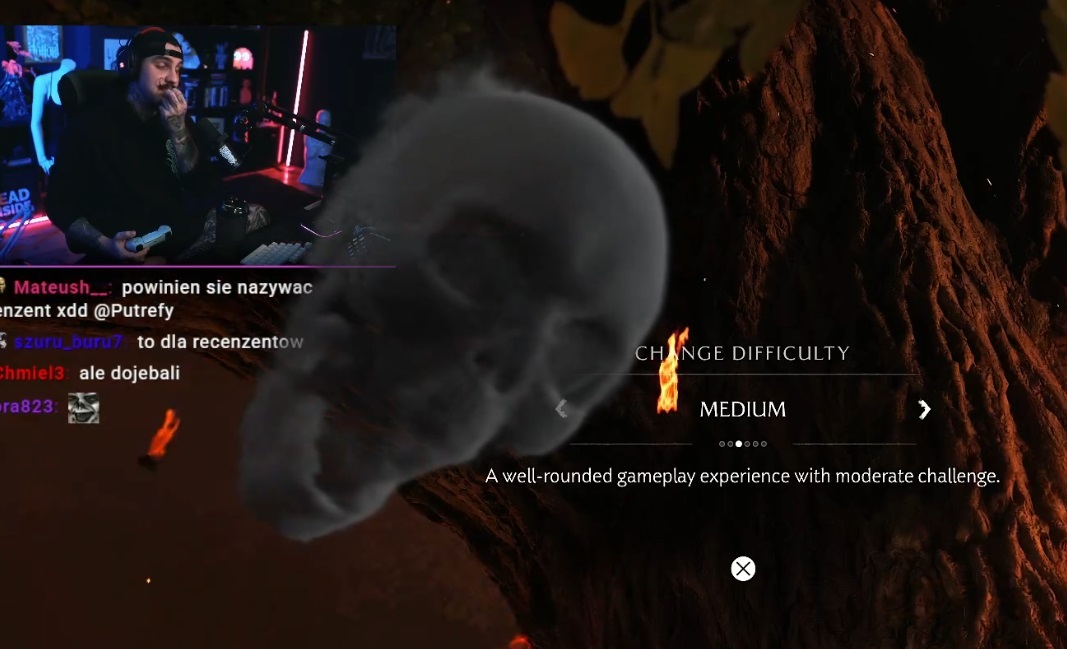Click the right arrow for next difficulty
Viewport: 1067px width, 649px height.
(924, 409)
